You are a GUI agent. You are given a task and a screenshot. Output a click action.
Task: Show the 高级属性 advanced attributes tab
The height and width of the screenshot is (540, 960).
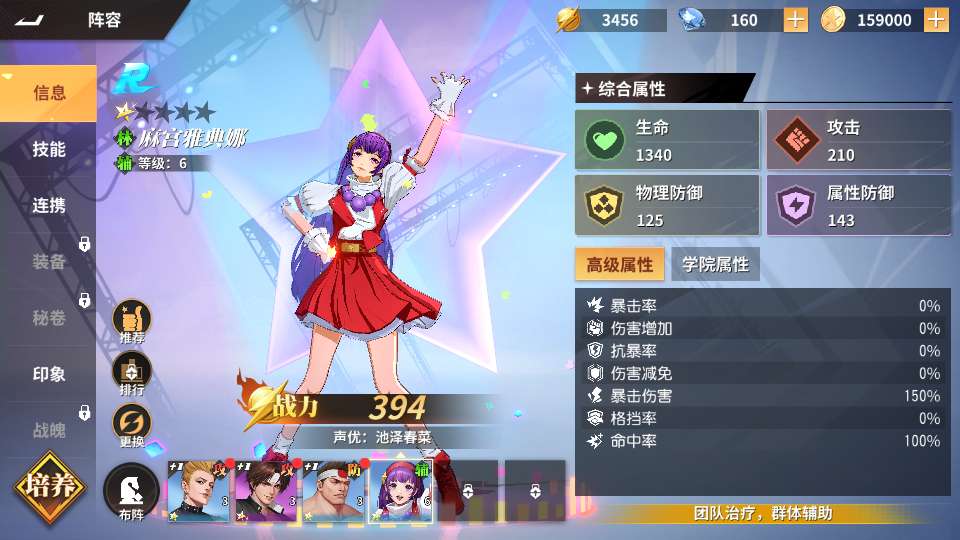619,264
